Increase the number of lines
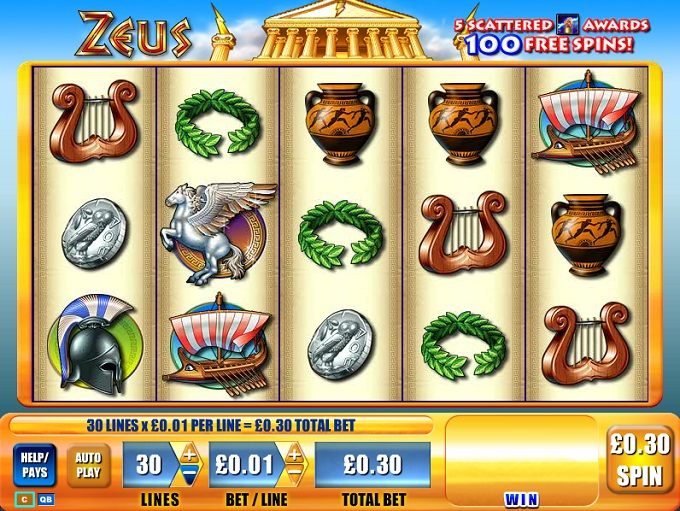The image size is (680, 511). tap(186, 455)
